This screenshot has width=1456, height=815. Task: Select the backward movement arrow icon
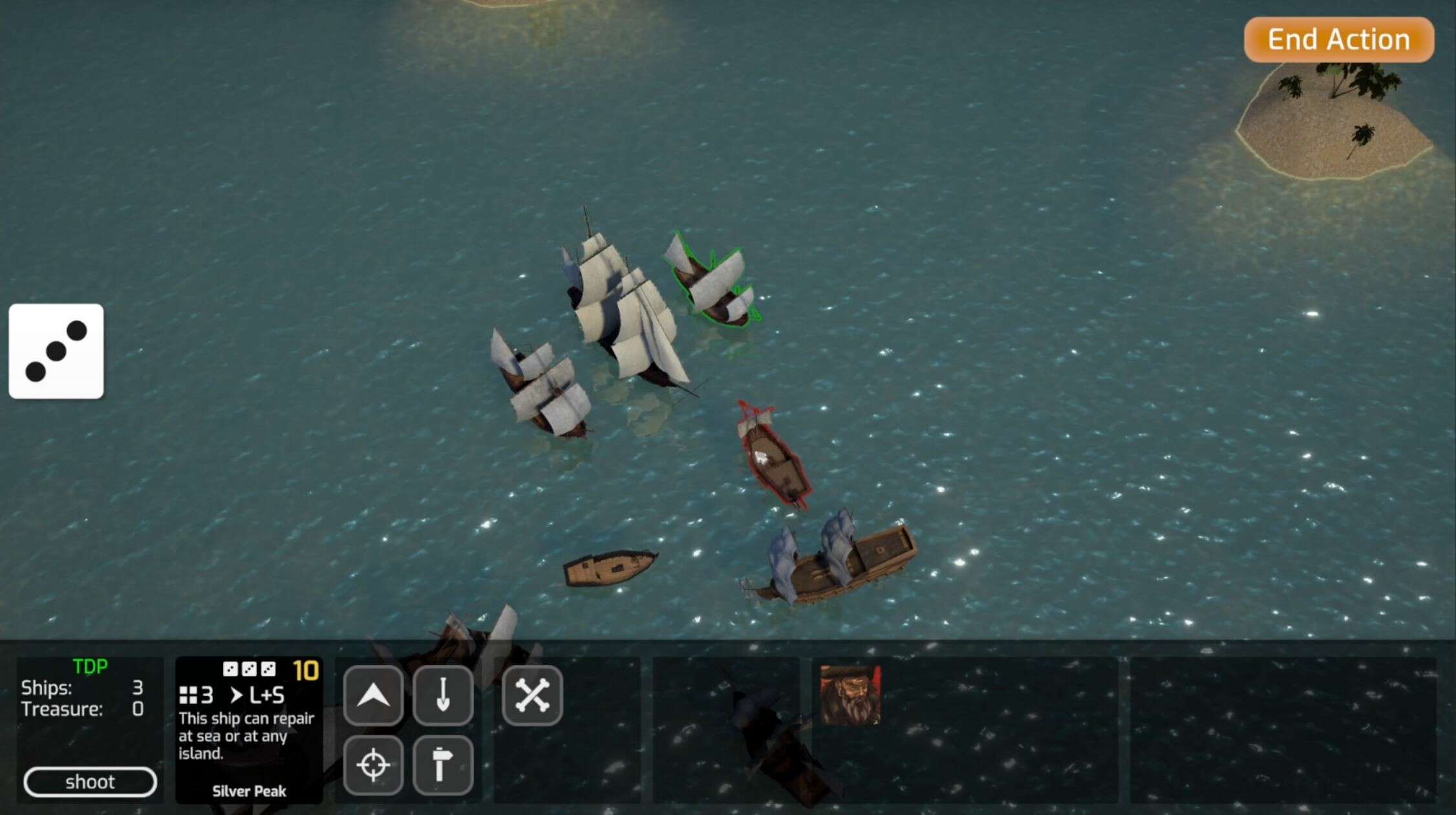444,696
